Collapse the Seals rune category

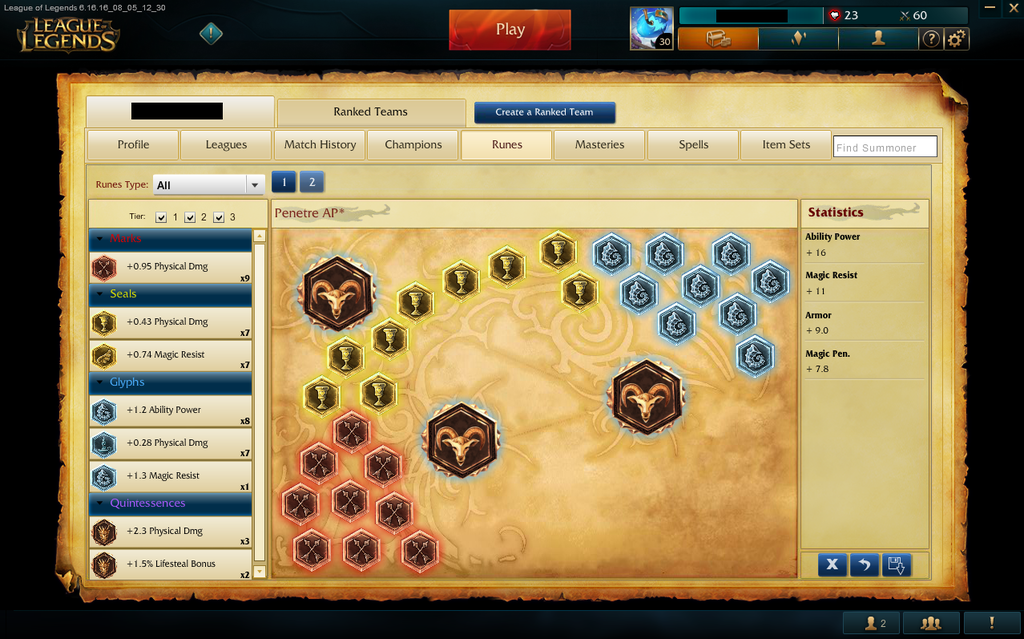point(98,294)
